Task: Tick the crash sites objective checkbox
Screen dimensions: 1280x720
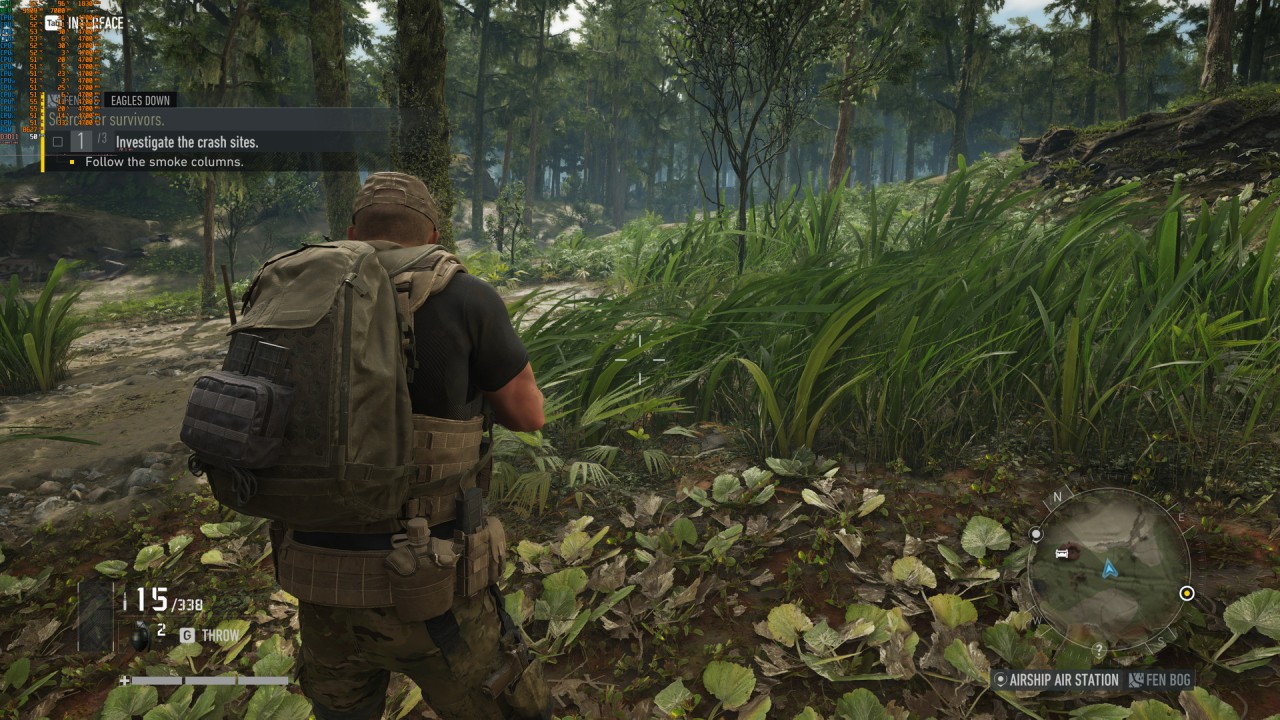Action: [57, 142]
